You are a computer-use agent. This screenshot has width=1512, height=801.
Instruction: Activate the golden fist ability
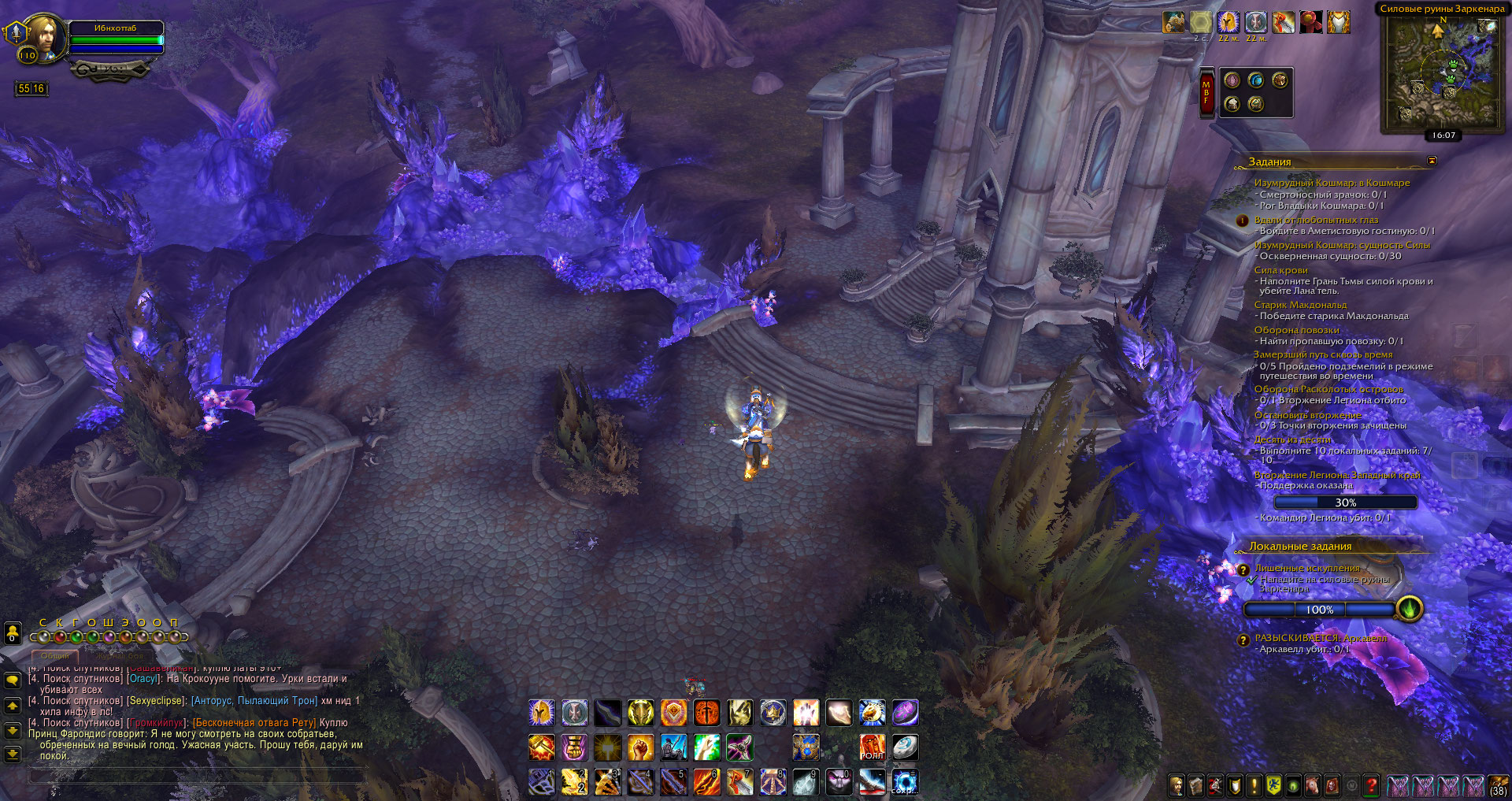[640, 747]
